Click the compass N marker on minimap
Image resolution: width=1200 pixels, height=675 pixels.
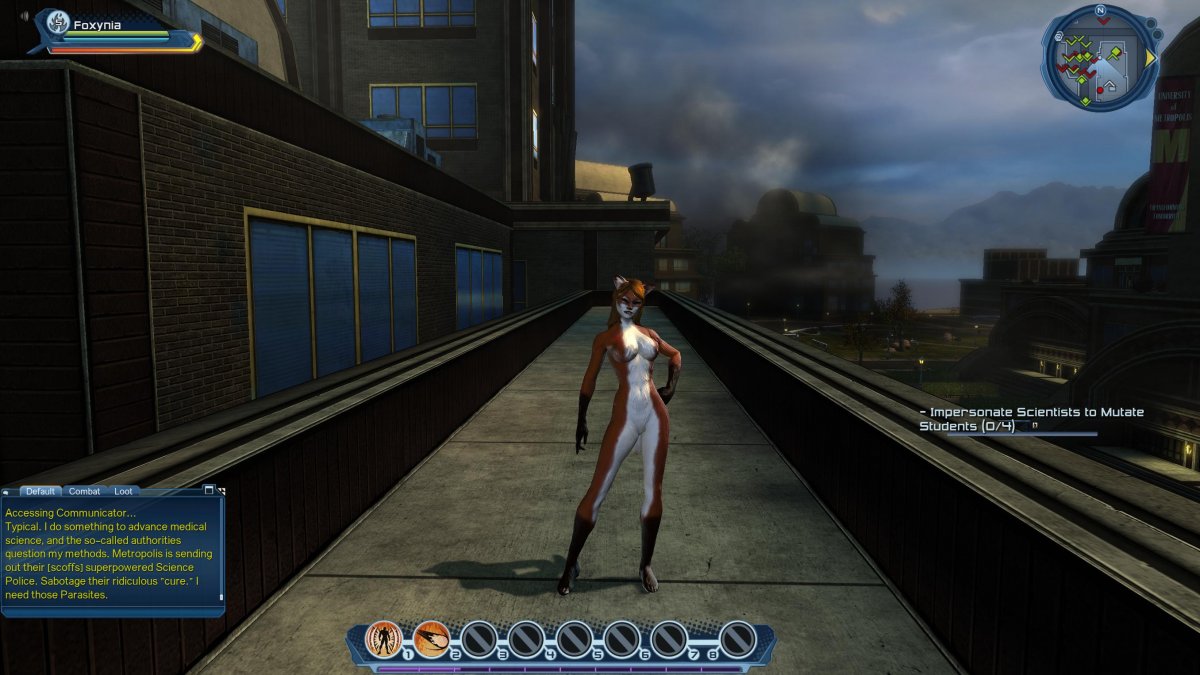1100,11
